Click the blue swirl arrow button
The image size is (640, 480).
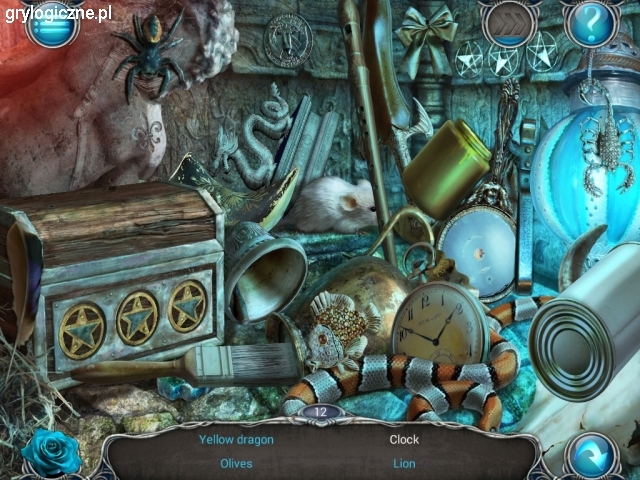click(593, 454)
